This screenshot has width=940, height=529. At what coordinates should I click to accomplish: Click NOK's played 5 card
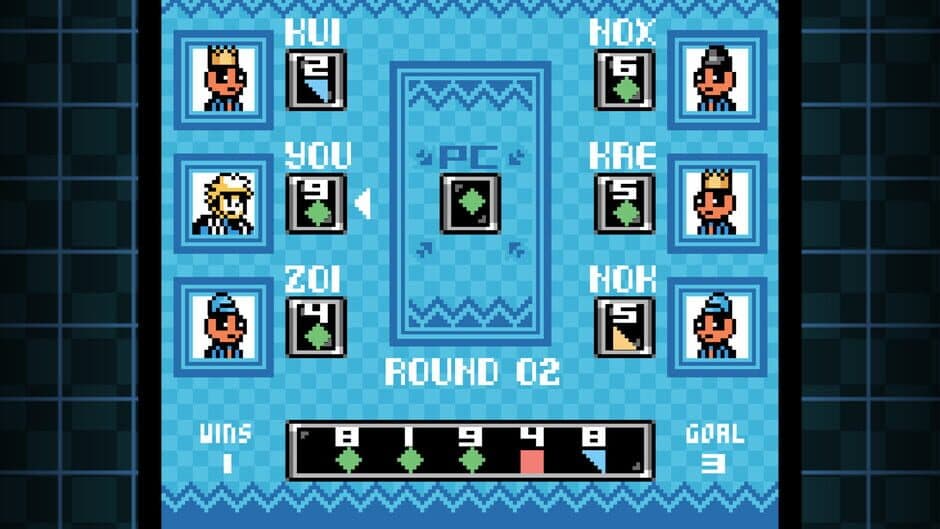click(624, 327)
